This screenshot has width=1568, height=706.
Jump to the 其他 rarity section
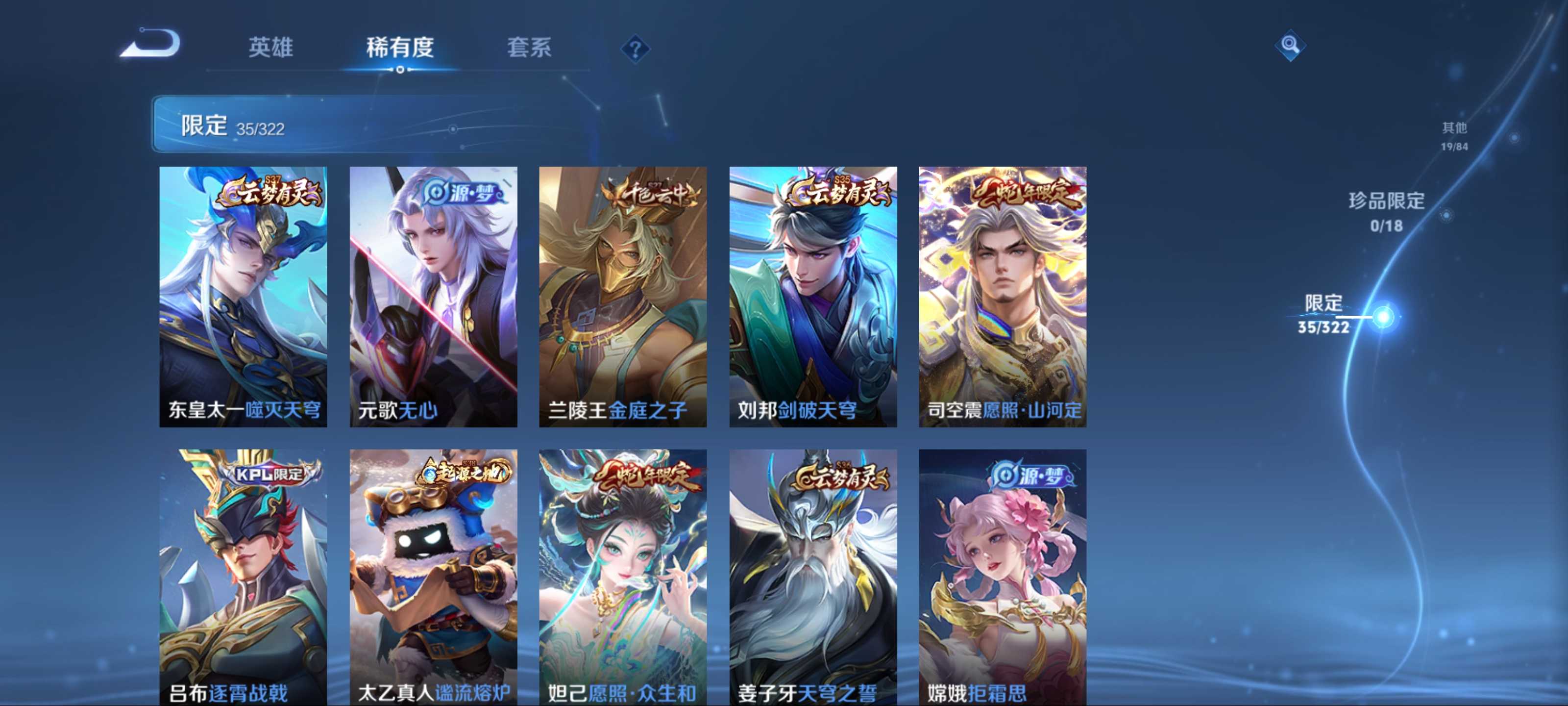[x=1454, y=136]
